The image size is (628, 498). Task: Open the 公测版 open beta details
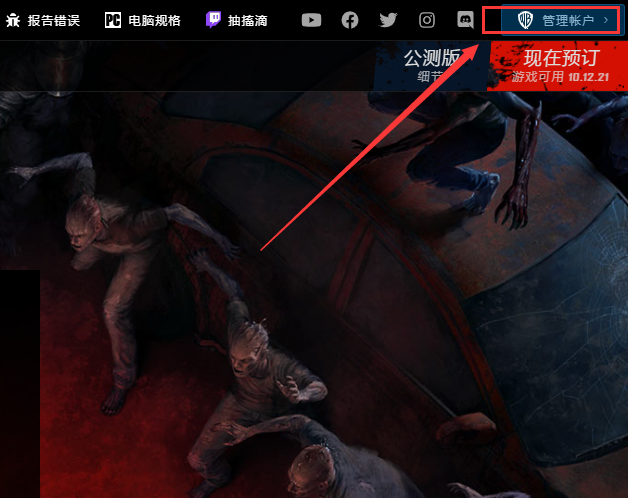pos(432,66)
